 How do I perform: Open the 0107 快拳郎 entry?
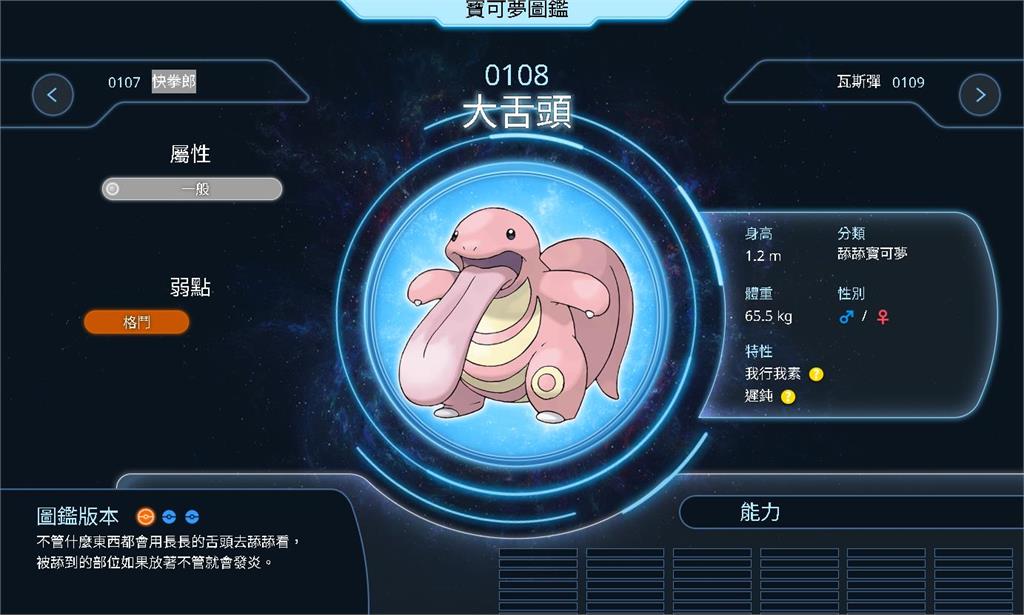(x=152, y=82)
